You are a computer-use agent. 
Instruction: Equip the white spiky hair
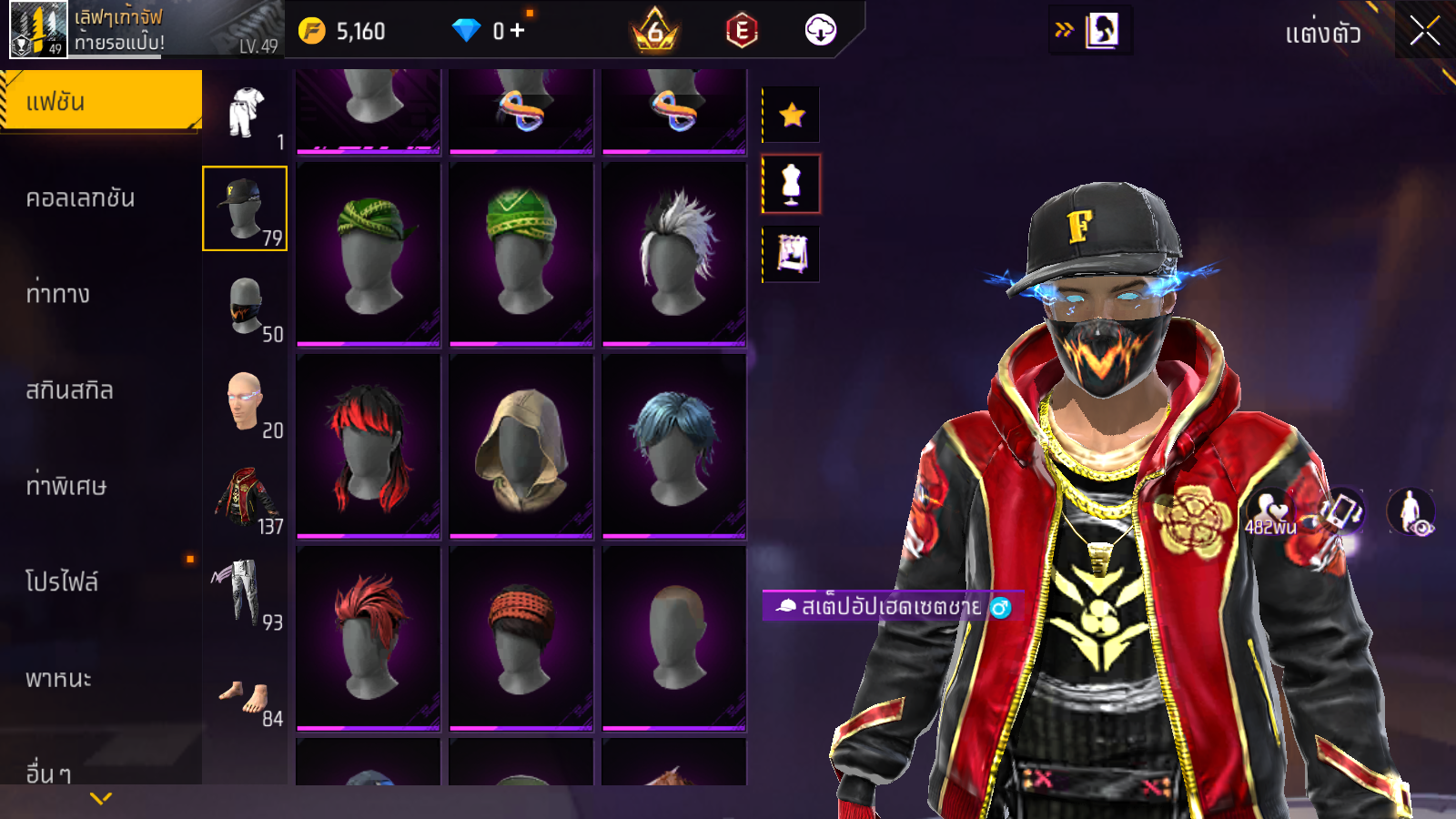pos(674,254)
